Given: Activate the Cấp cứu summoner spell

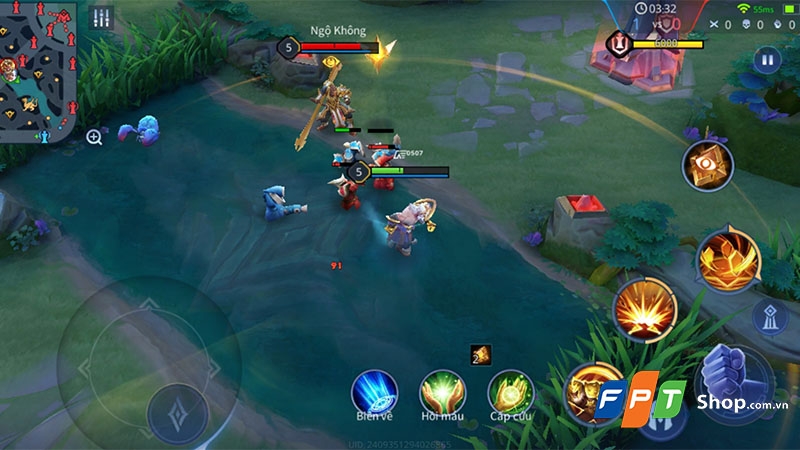Looking at the screenshot, I should [510, 392].
